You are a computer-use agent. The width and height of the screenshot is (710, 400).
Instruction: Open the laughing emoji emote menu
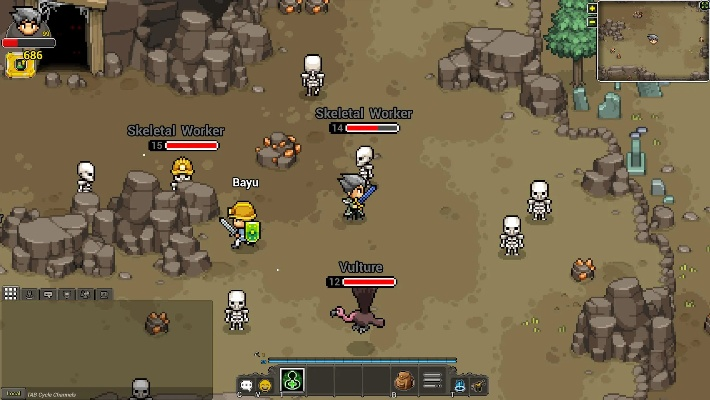tap(265, 384)
